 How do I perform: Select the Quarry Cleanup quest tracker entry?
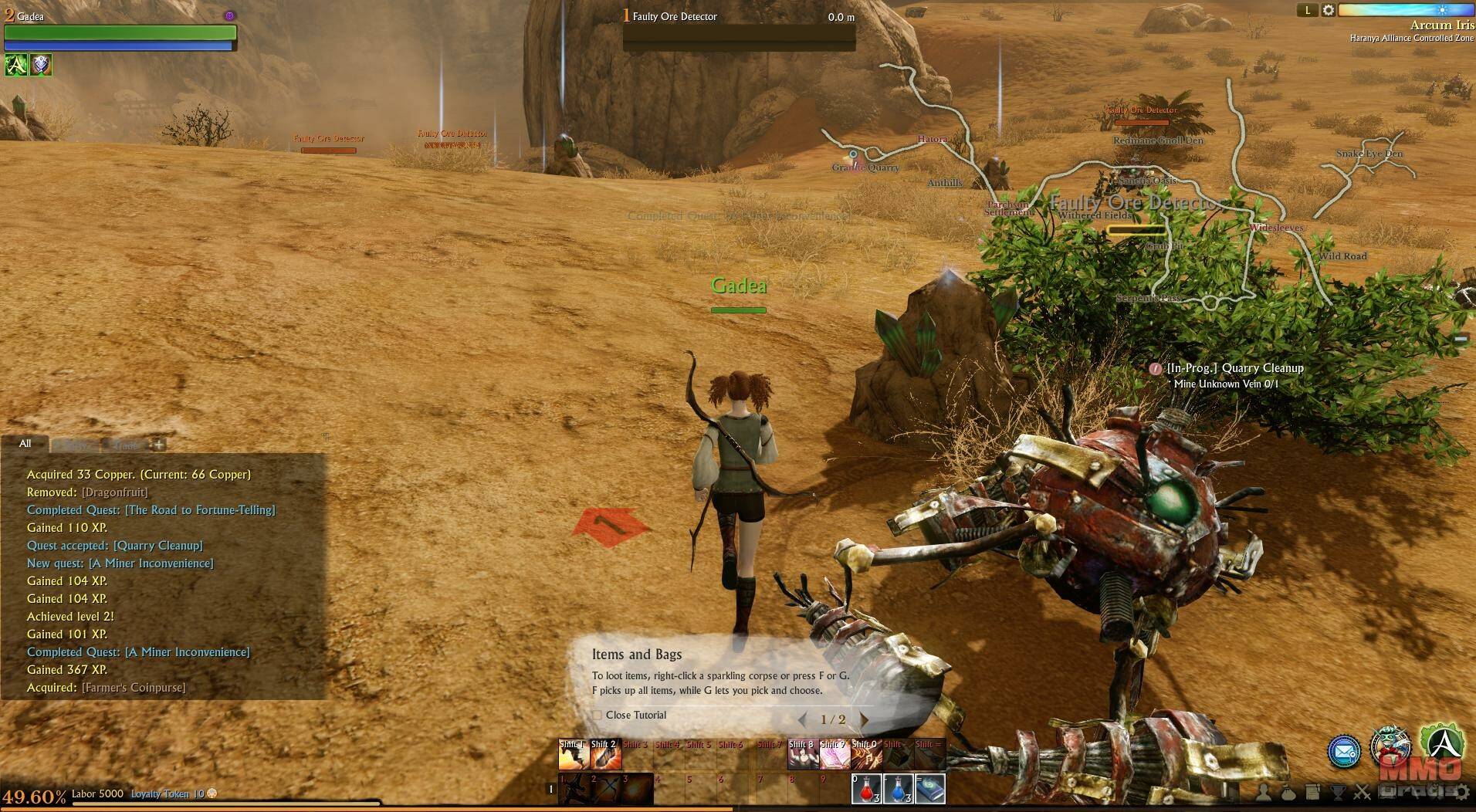(x=1234, y=368)
